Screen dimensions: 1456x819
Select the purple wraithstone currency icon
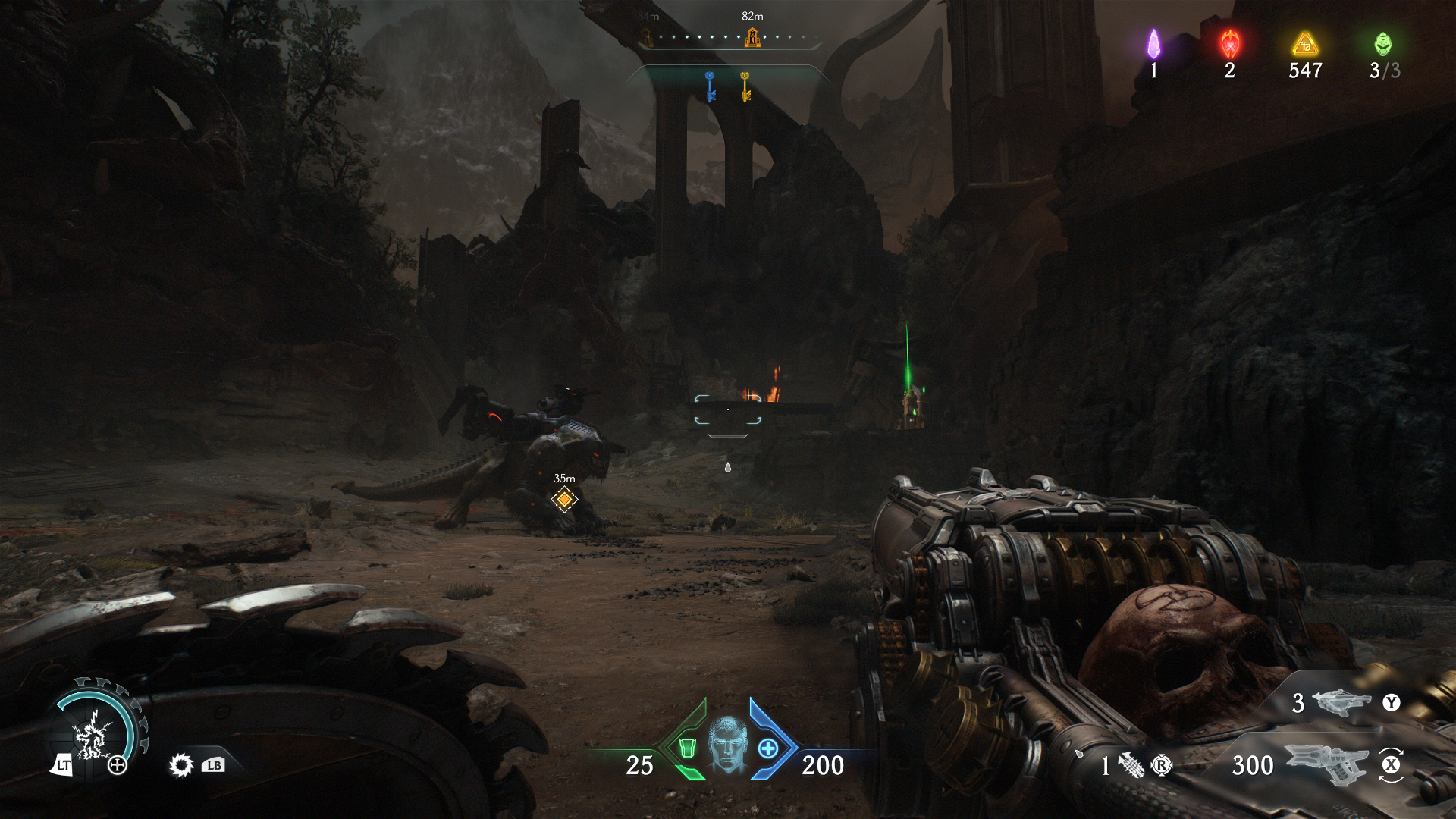(x=1153, y=44)
